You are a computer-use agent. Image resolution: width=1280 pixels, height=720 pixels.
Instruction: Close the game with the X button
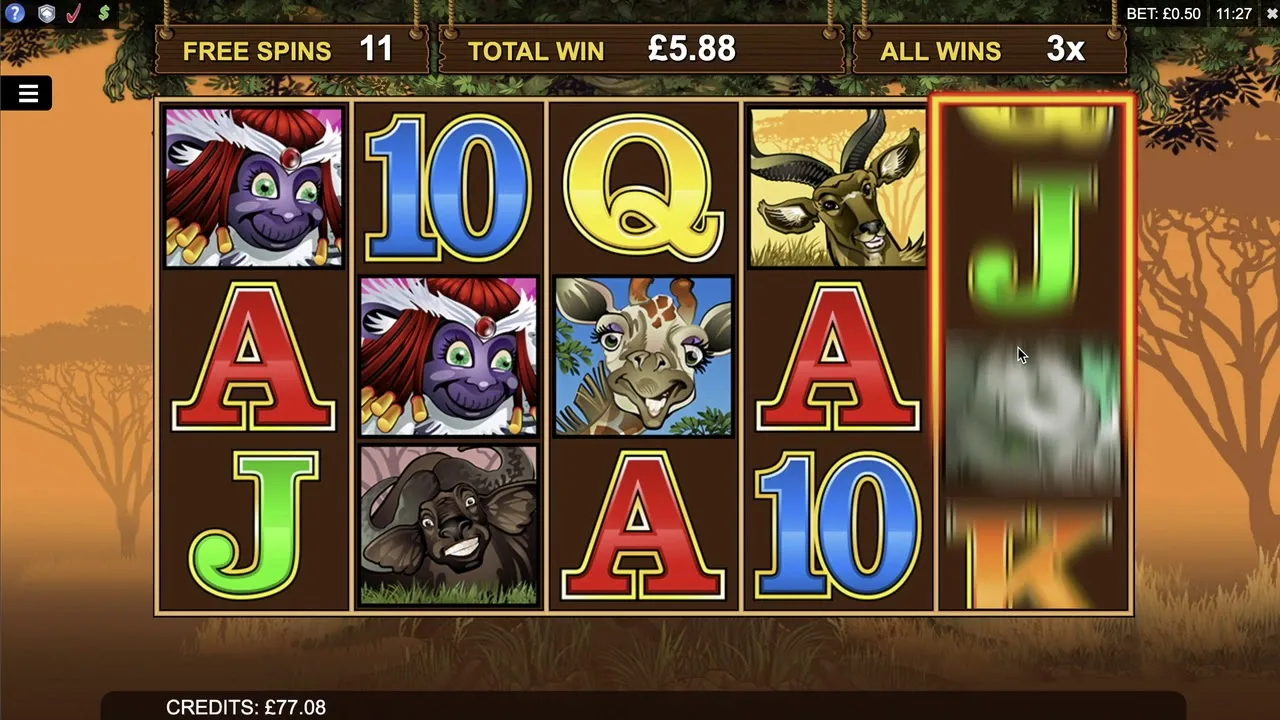[1271, 14]
